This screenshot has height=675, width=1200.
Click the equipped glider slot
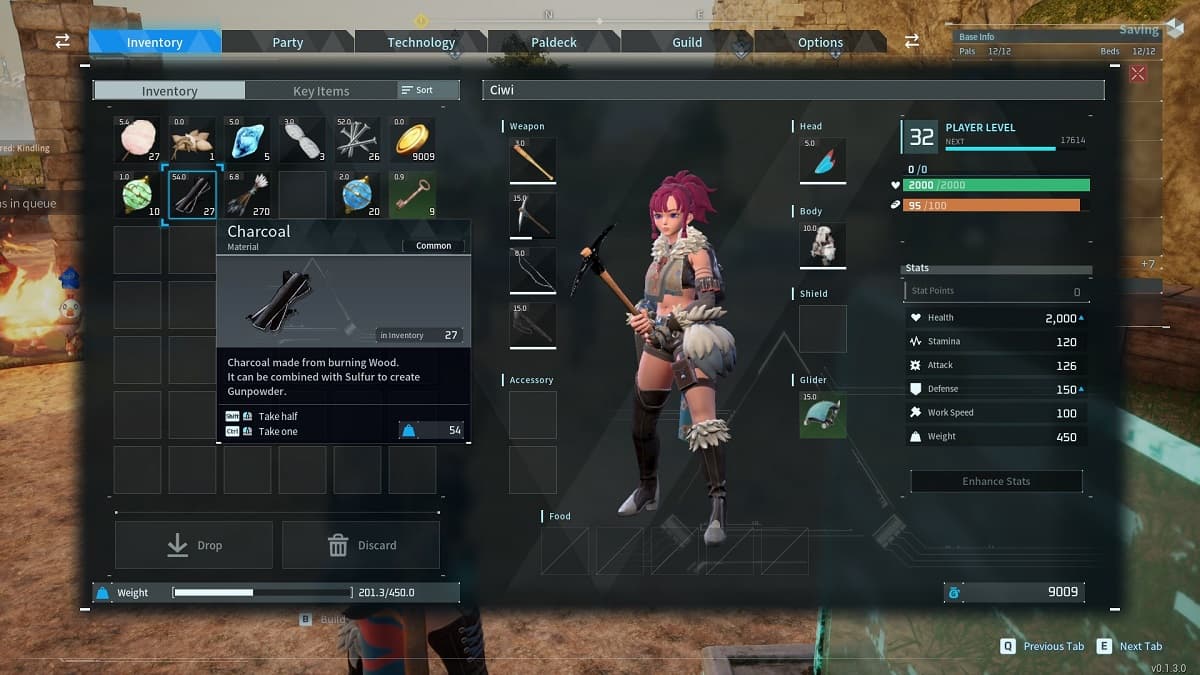(823, 414)
